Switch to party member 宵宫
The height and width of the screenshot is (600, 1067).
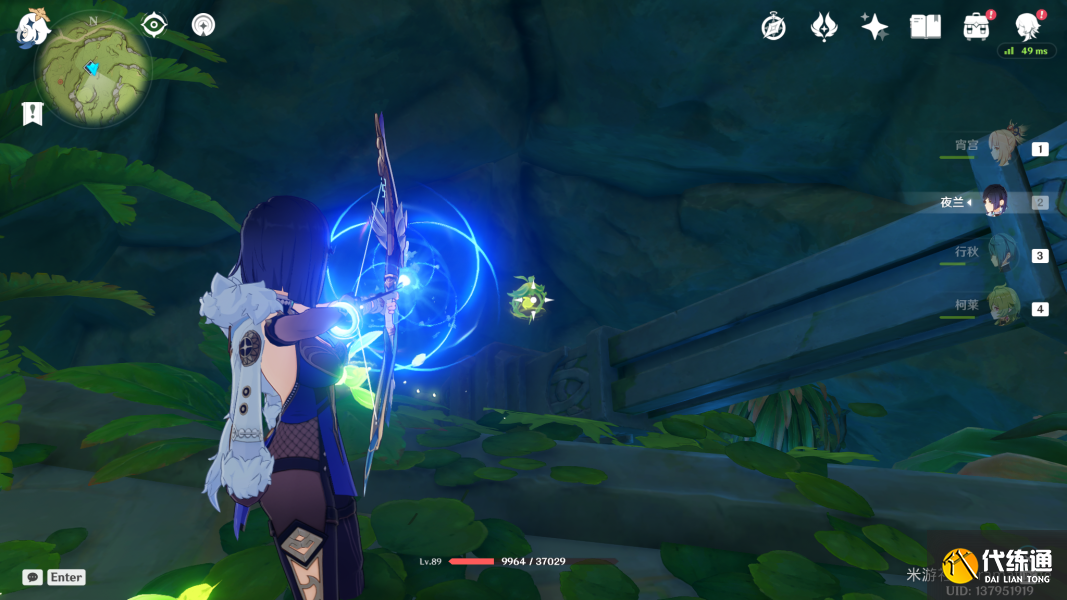click(x=1001, y=148)
